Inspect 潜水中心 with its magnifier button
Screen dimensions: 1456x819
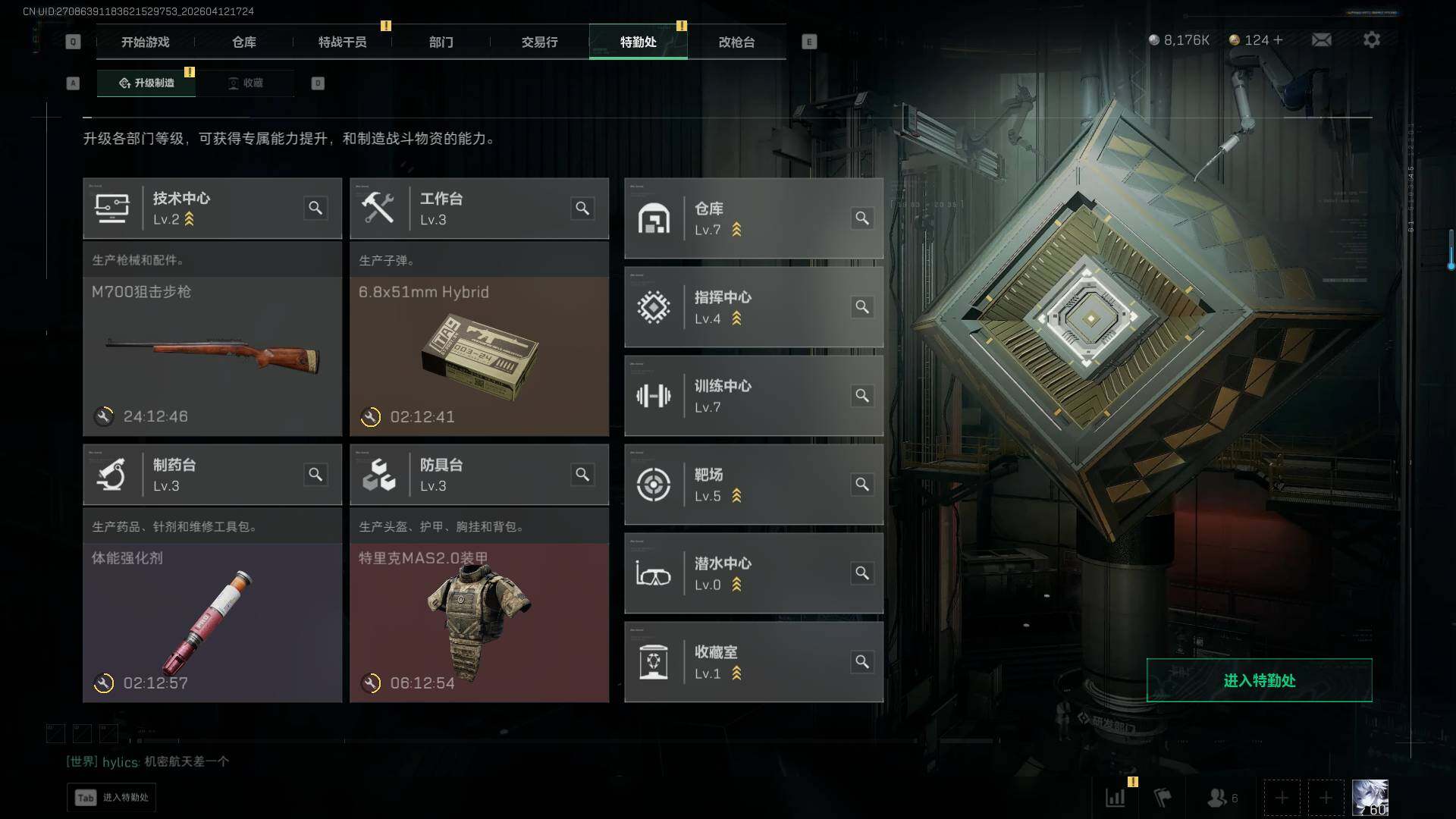[862, 573]
